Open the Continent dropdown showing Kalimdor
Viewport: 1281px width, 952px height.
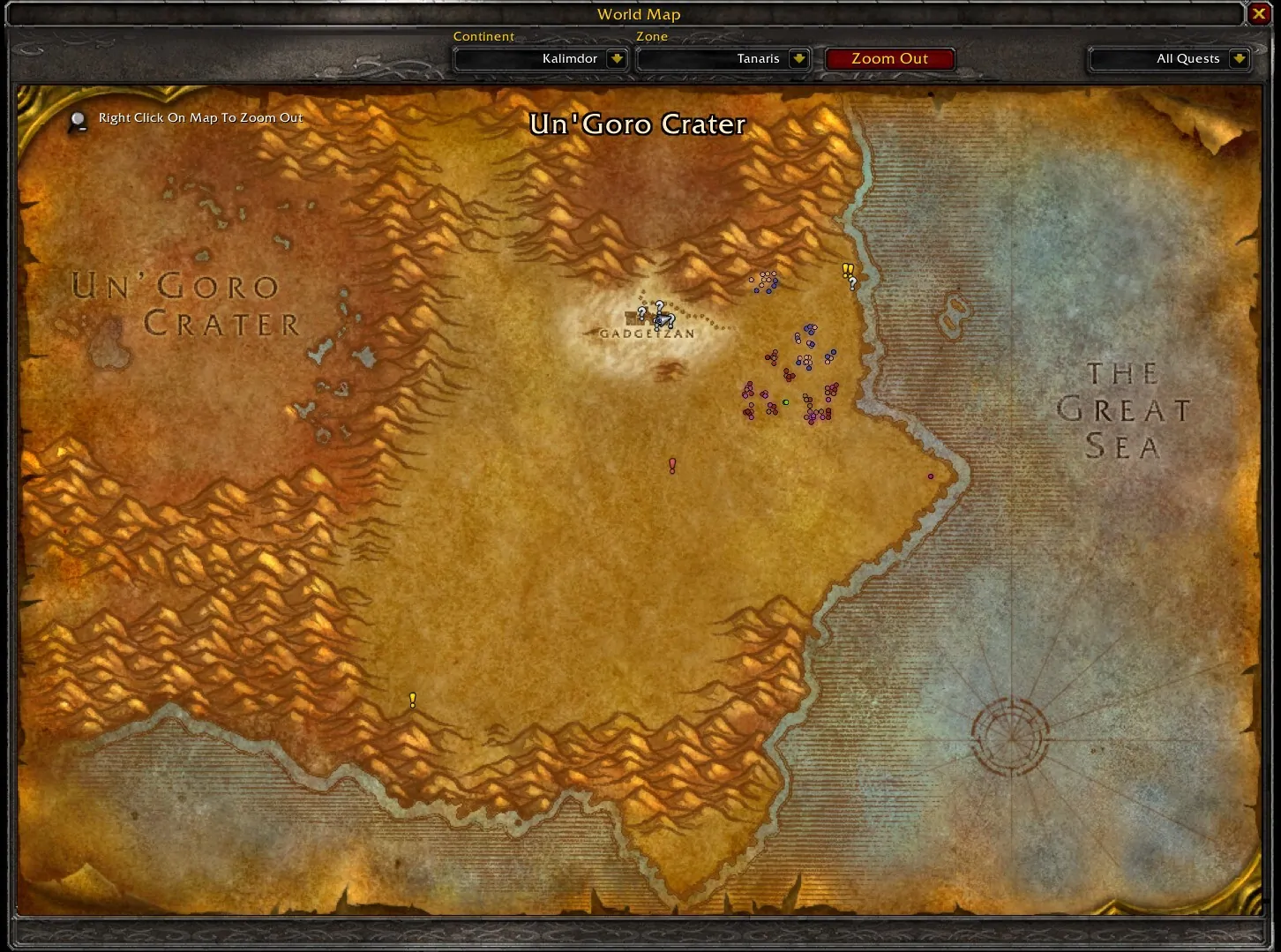[617, 59]
